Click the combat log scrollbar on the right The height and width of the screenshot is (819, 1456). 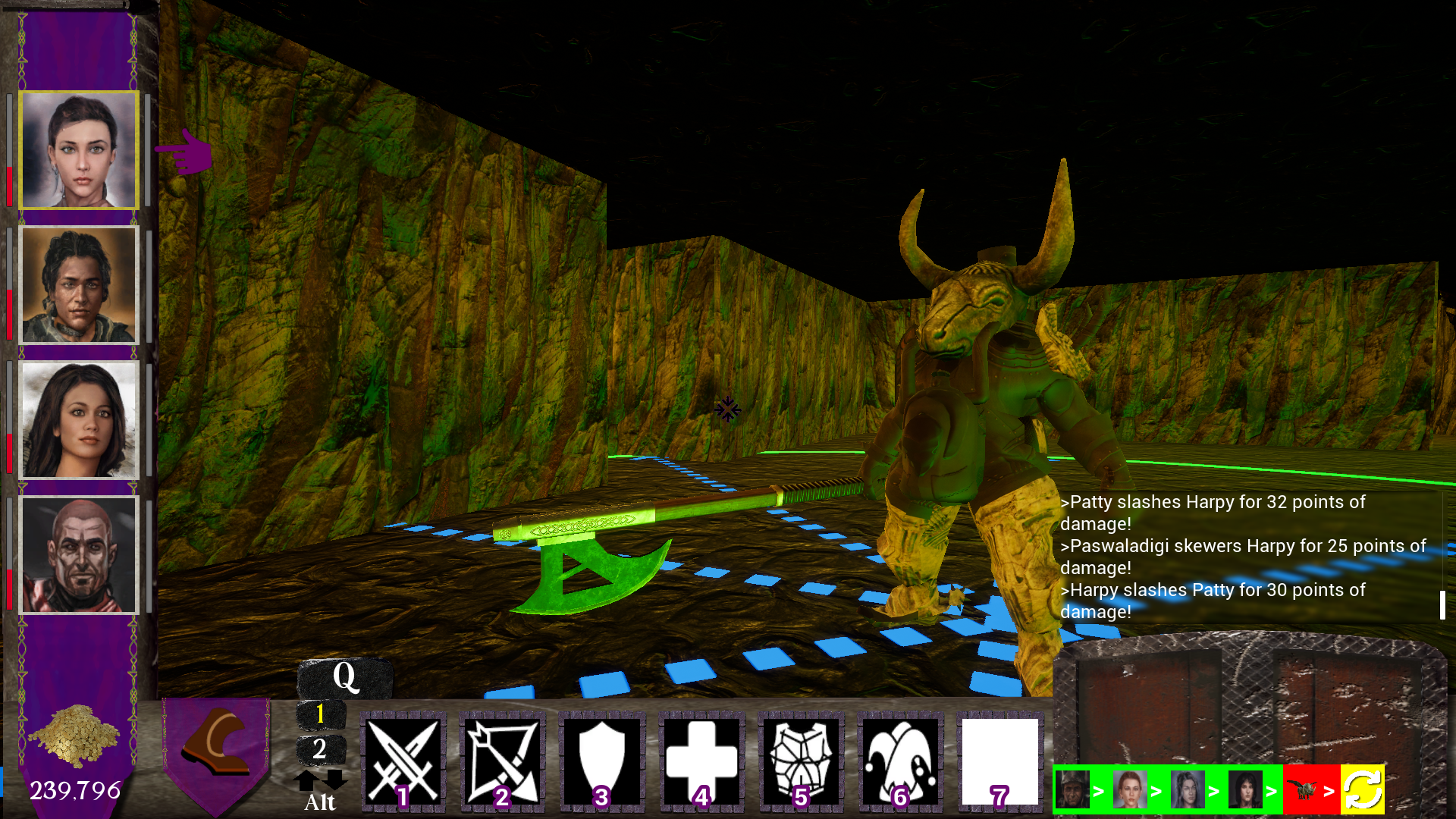coord(1442,605)
